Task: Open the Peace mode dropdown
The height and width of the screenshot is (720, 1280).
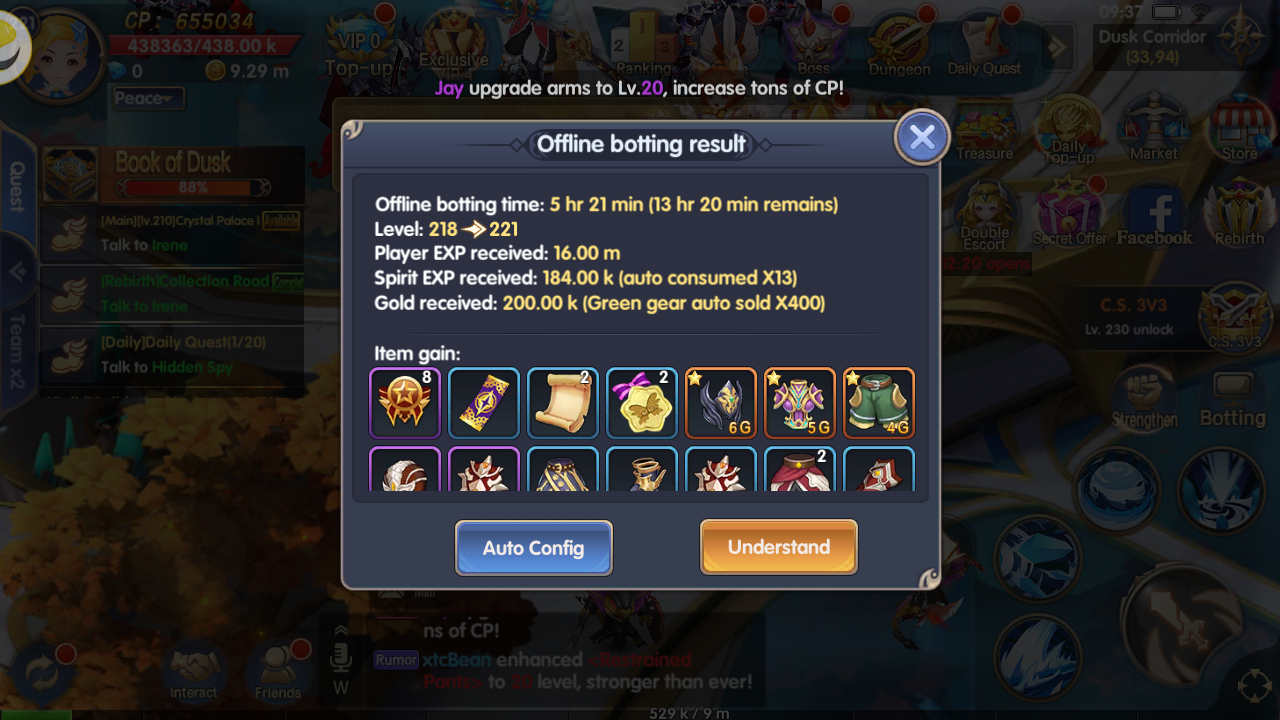Action: click(x=148, y=98)
